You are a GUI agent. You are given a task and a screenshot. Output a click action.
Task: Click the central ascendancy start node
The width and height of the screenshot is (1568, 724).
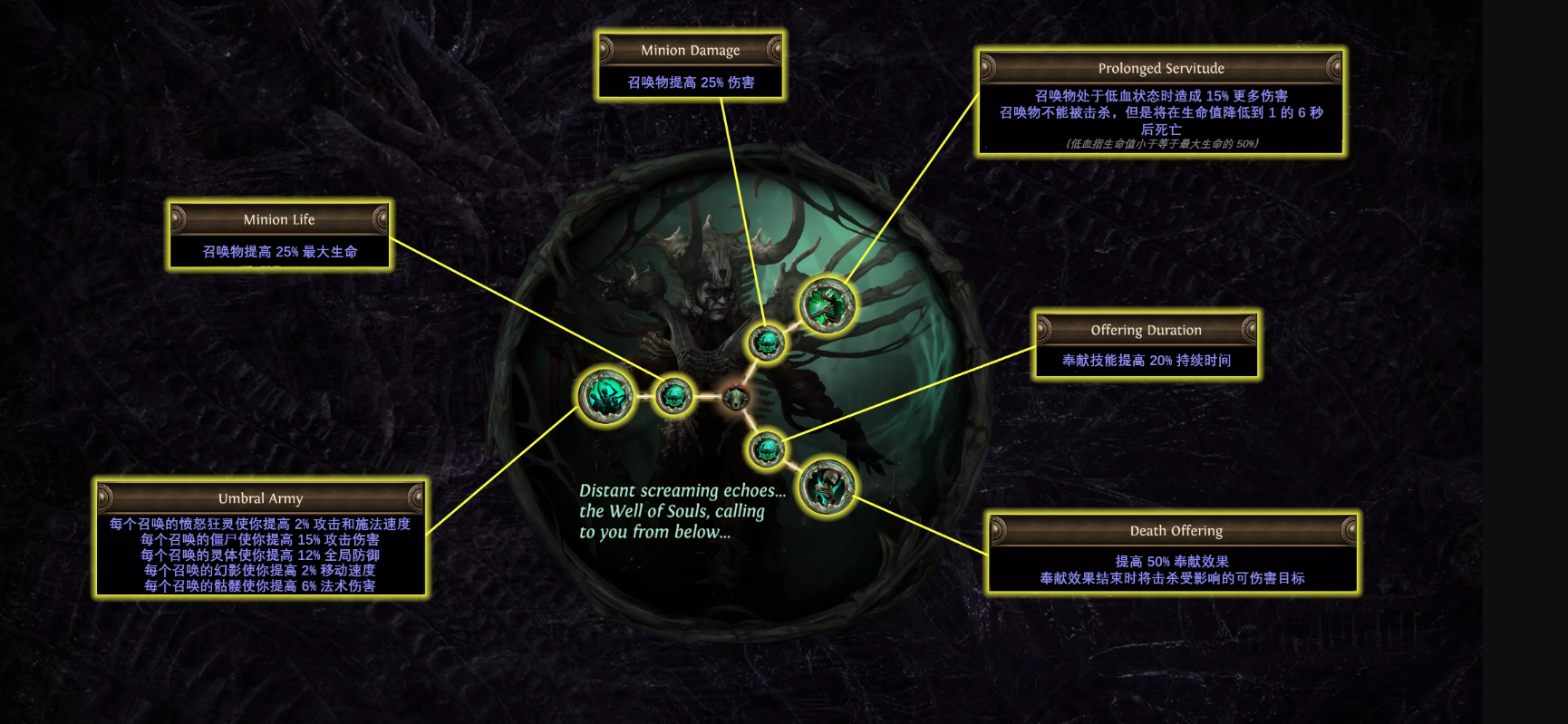click(735, 396)
